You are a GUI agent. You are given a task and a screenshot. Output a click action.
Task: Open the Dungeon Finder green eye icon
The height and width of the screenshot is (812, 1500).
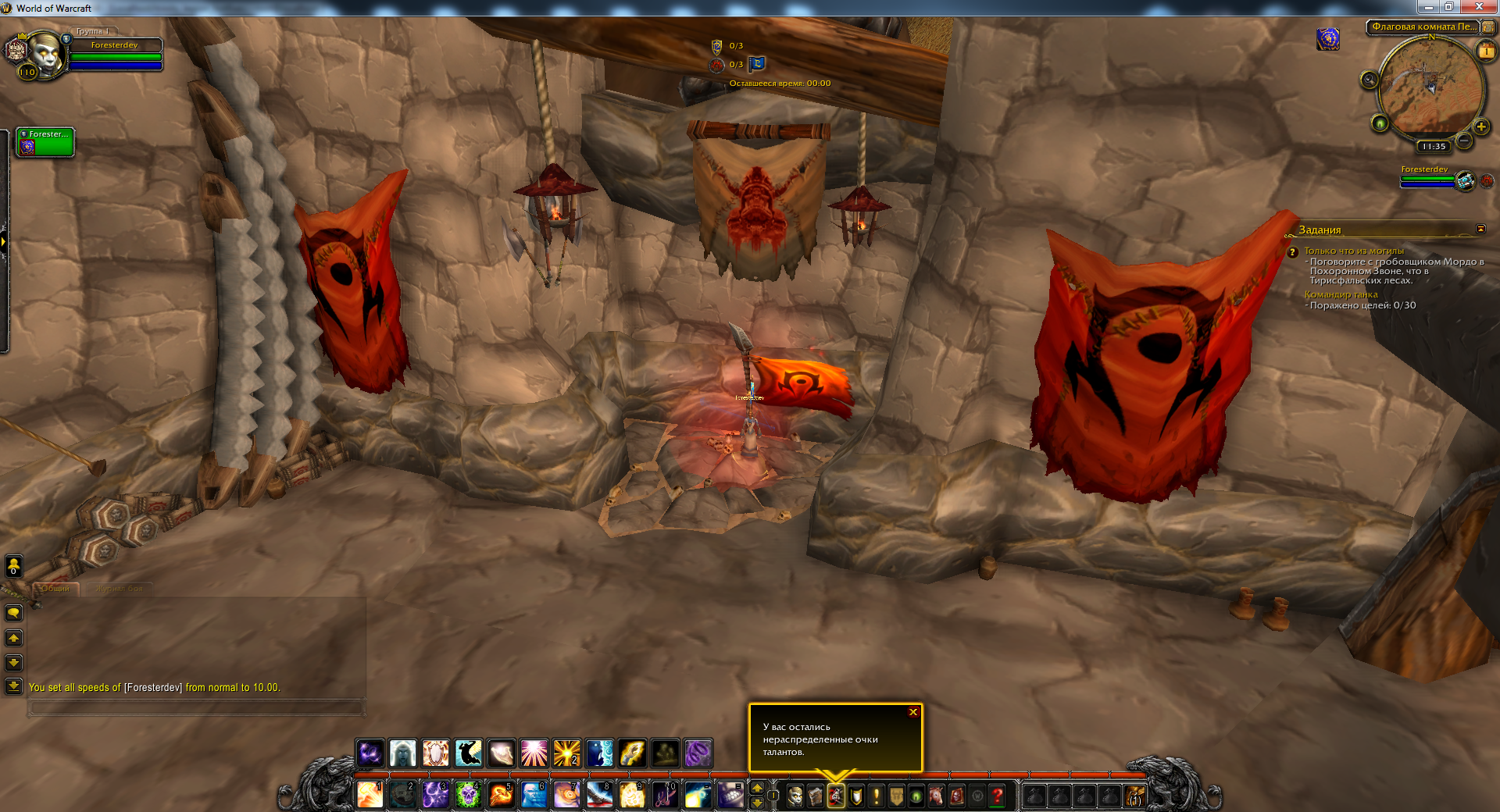pyautogui.click(x=917, y=796)
